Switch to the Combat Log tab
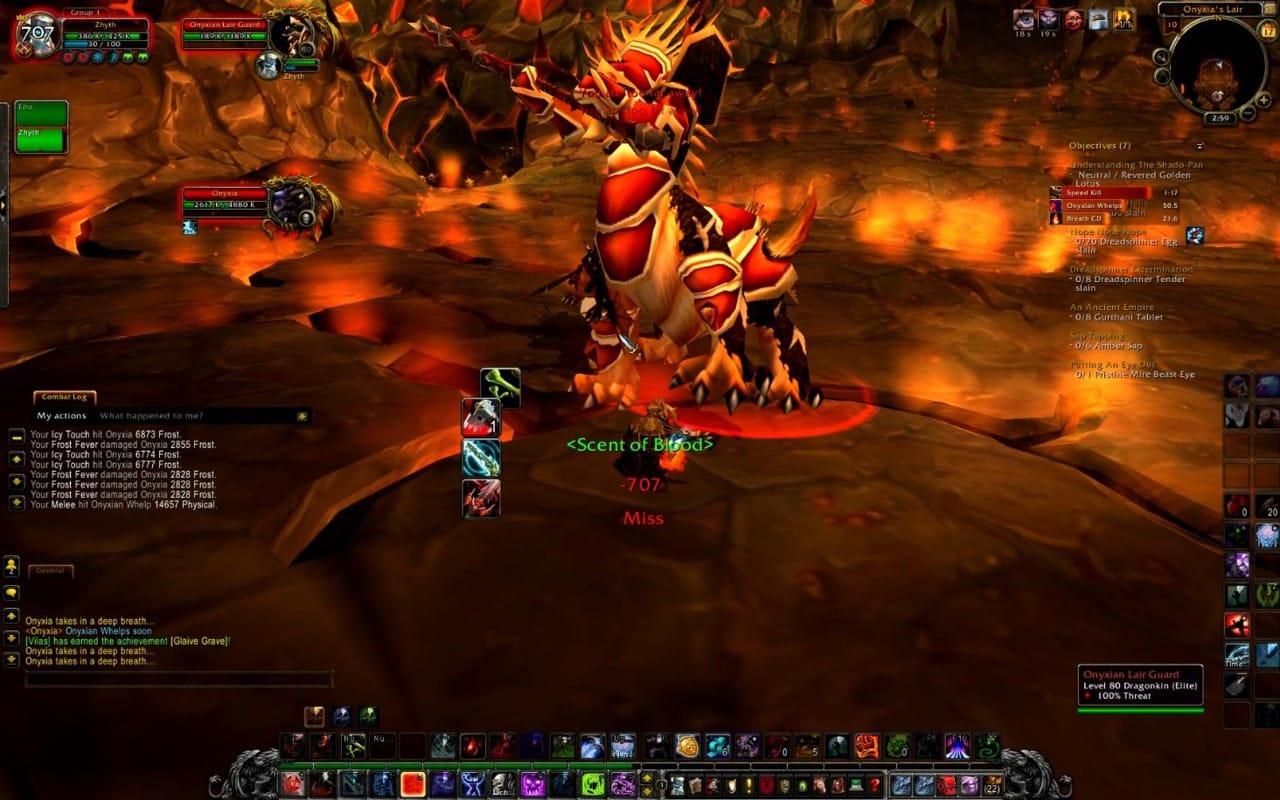Screen dimensions: 1280x800 (62, 397)
